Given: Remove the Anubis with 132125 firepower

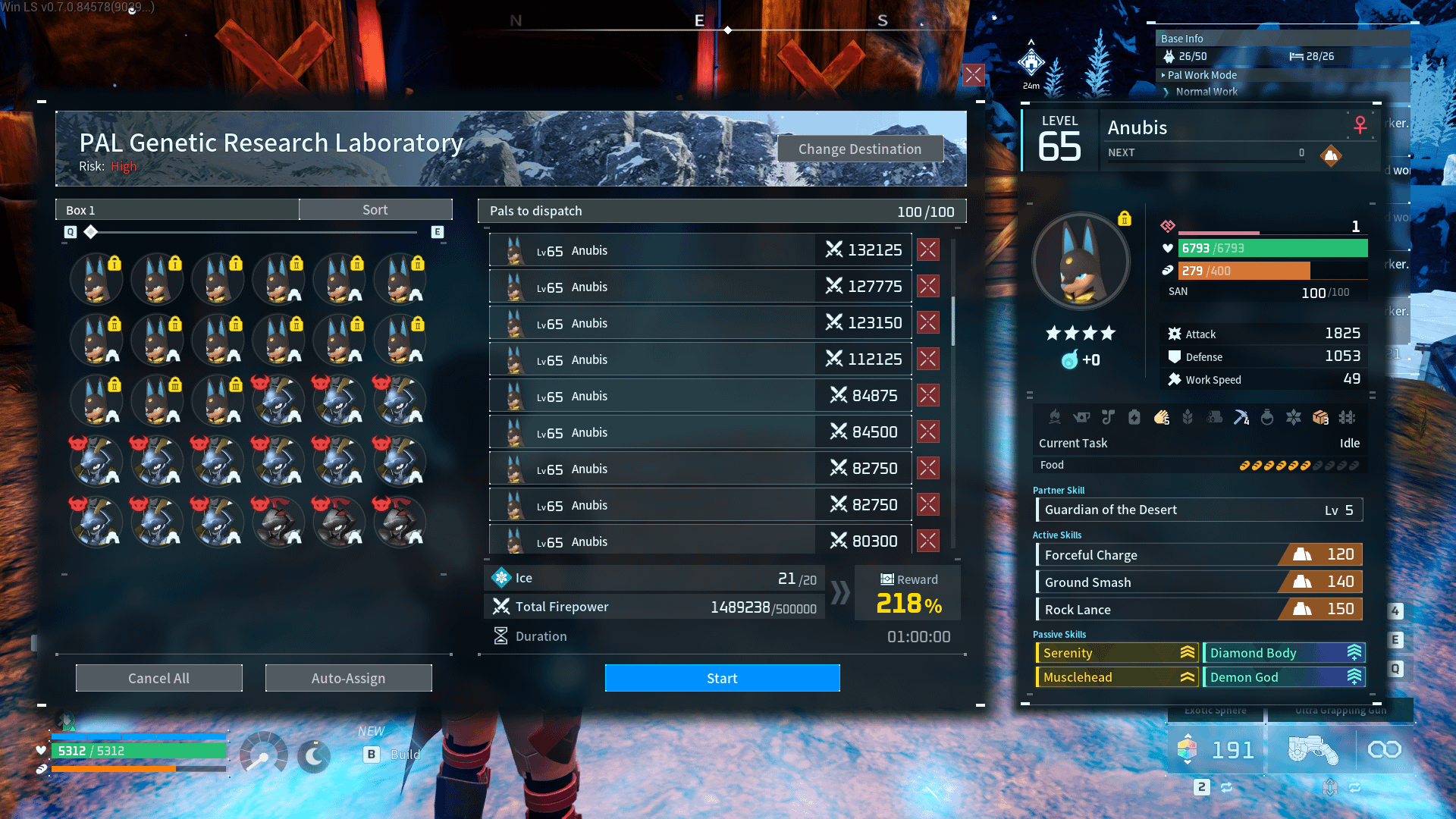Looking at the screenshot, I should tap(928, 249).
